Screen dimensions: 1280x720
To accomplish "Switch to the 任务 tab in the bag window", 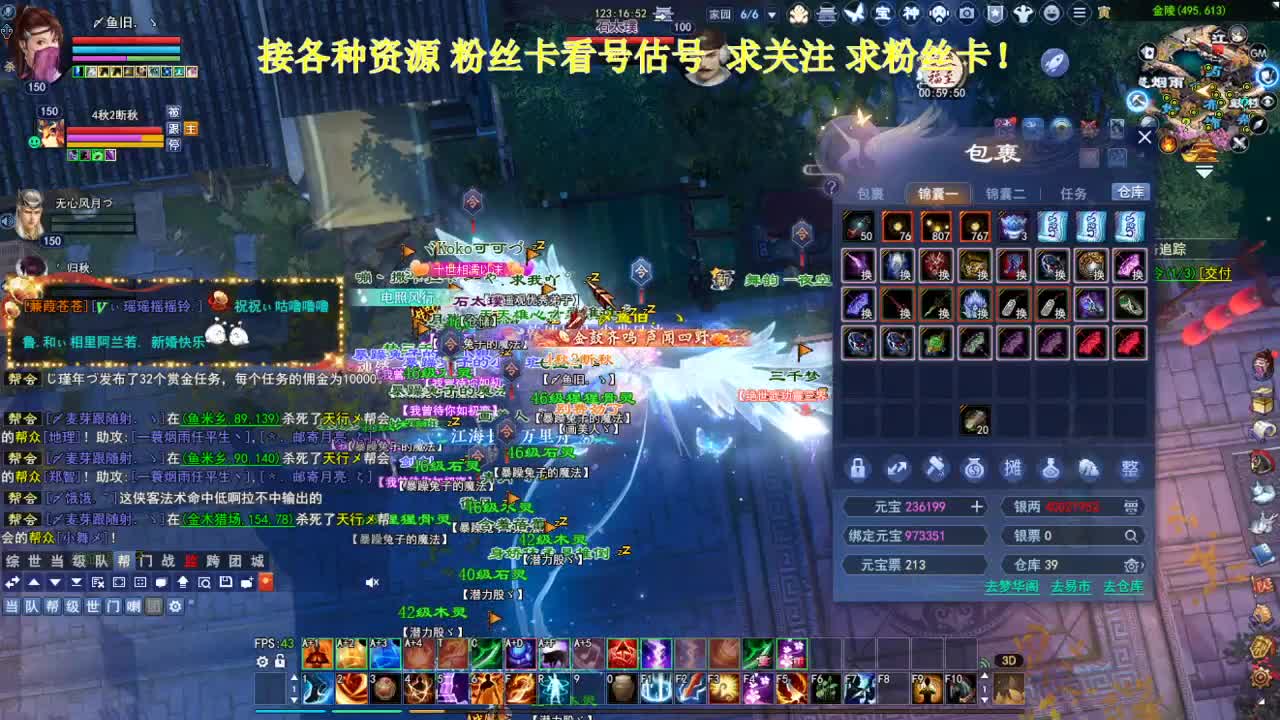I will coord(1072,192).
